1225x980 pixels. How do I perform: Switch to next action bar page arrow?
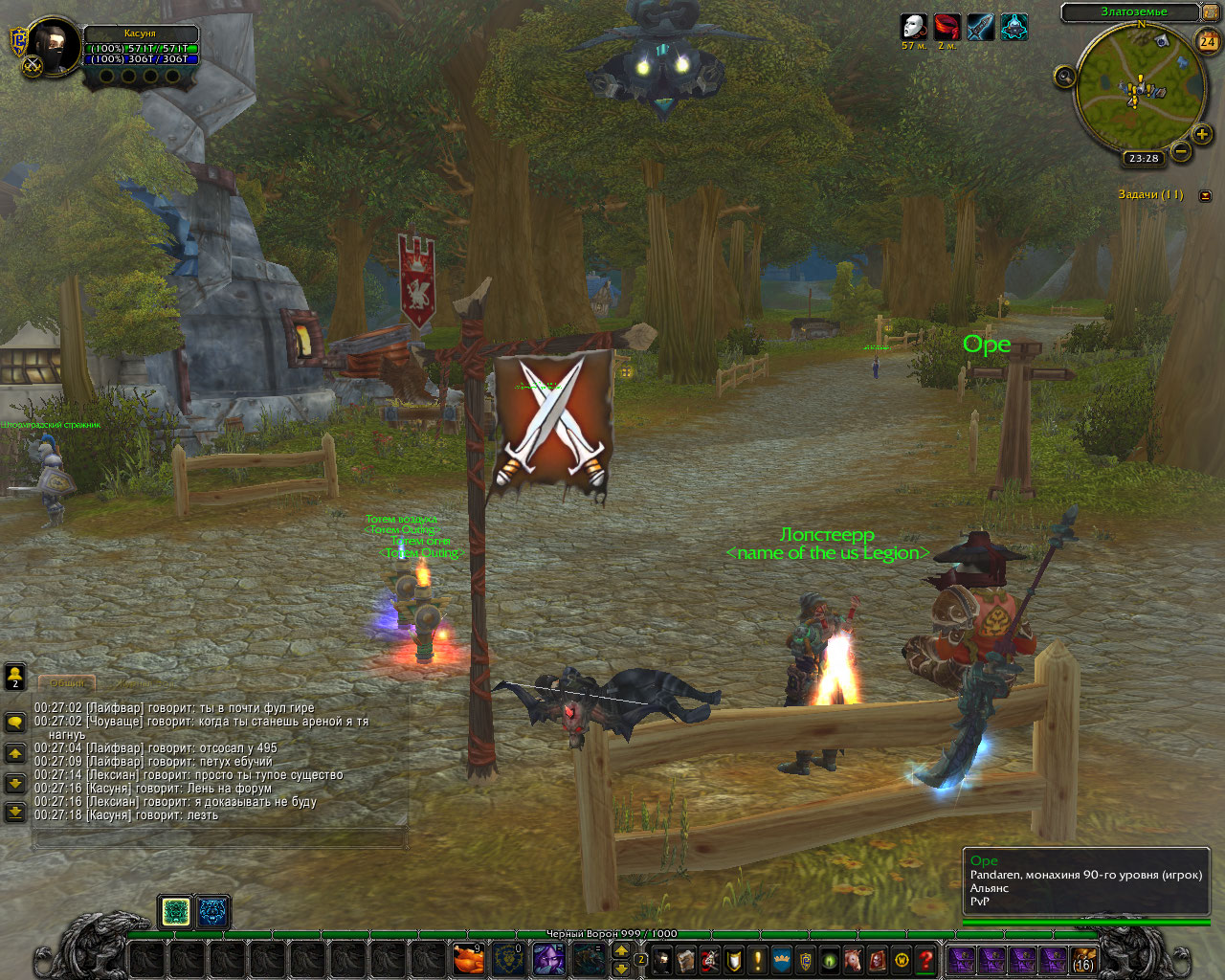[x=621, y=950]
